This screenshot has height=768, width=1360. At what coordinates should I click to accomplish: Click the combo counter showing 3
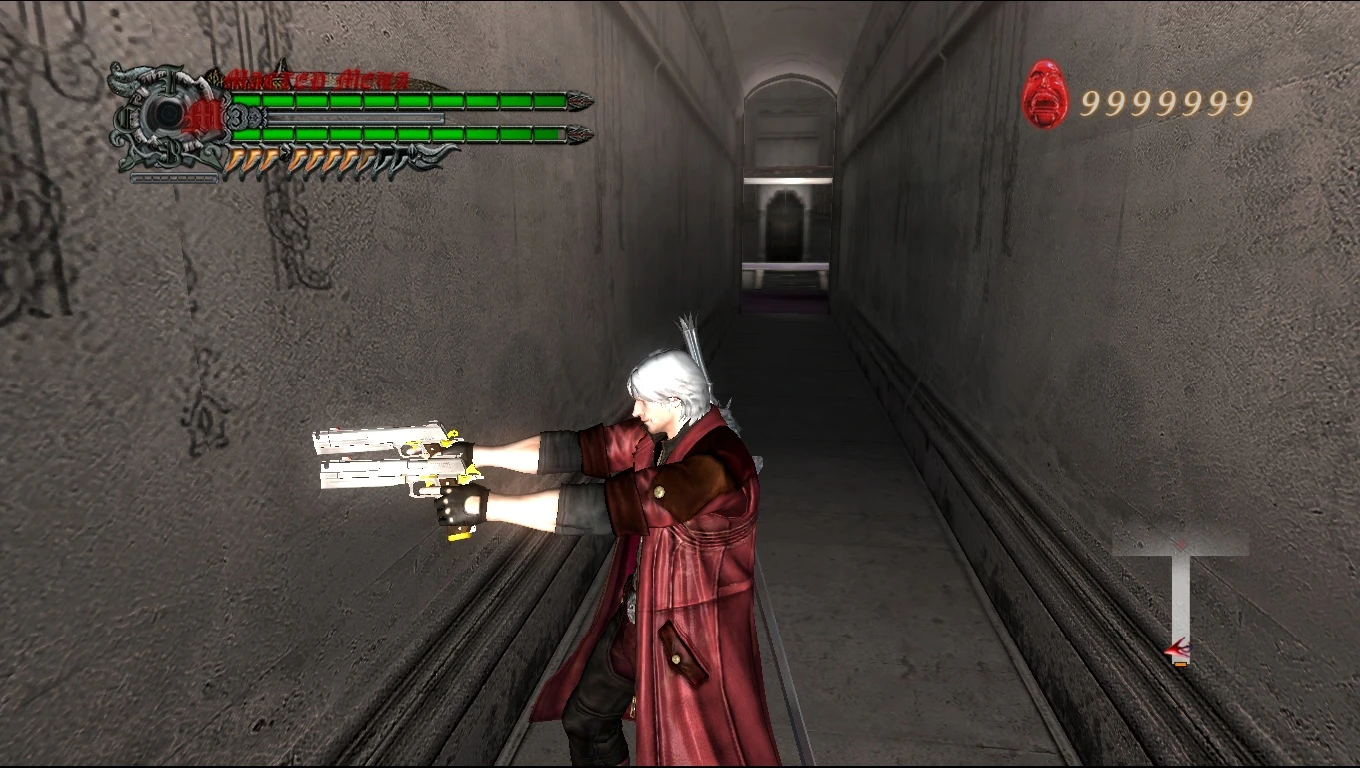pos(236,116)
